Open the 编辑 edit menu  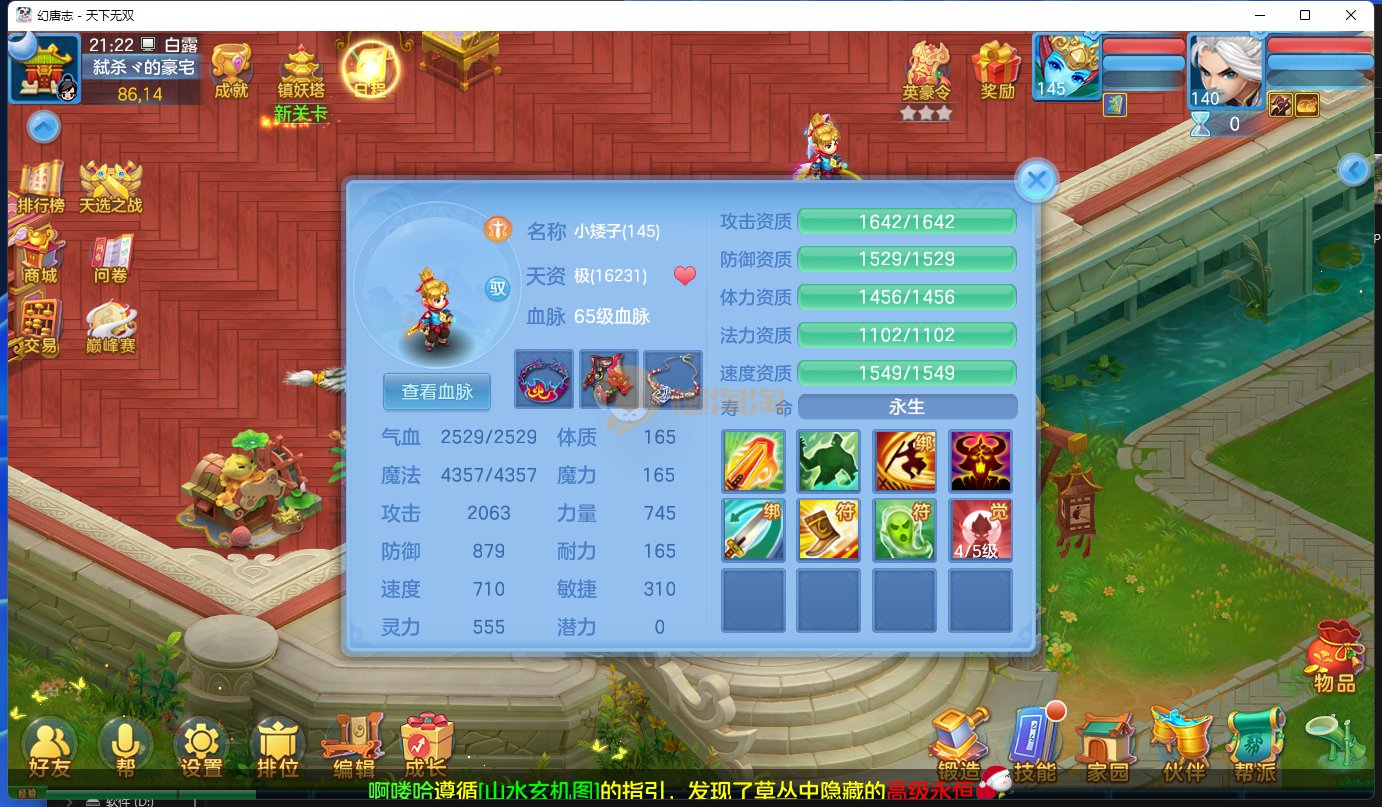pos(353,747)
